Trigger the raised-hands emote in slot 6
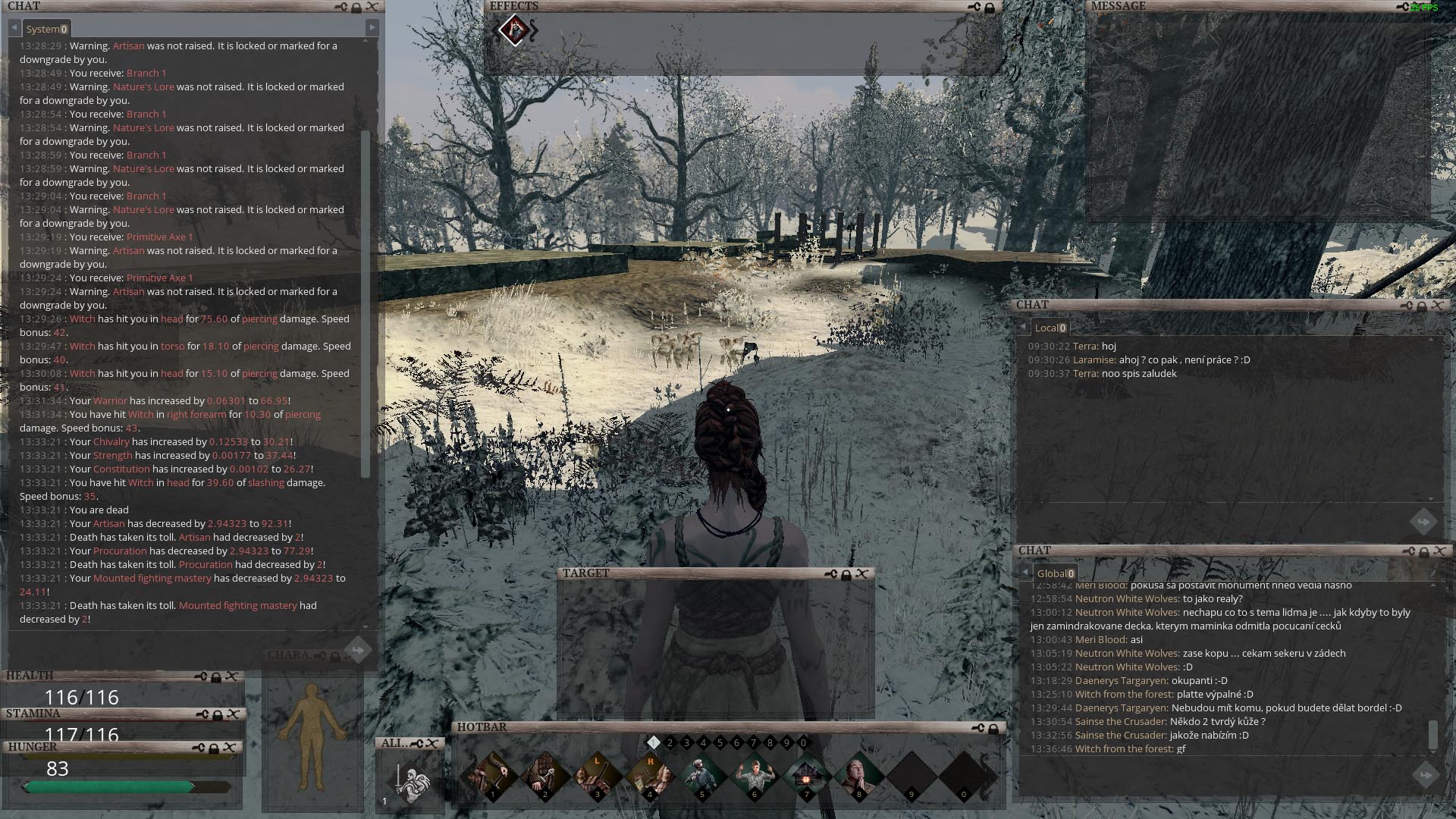Viewport: 1456px width, 819px height. [754, 776]
